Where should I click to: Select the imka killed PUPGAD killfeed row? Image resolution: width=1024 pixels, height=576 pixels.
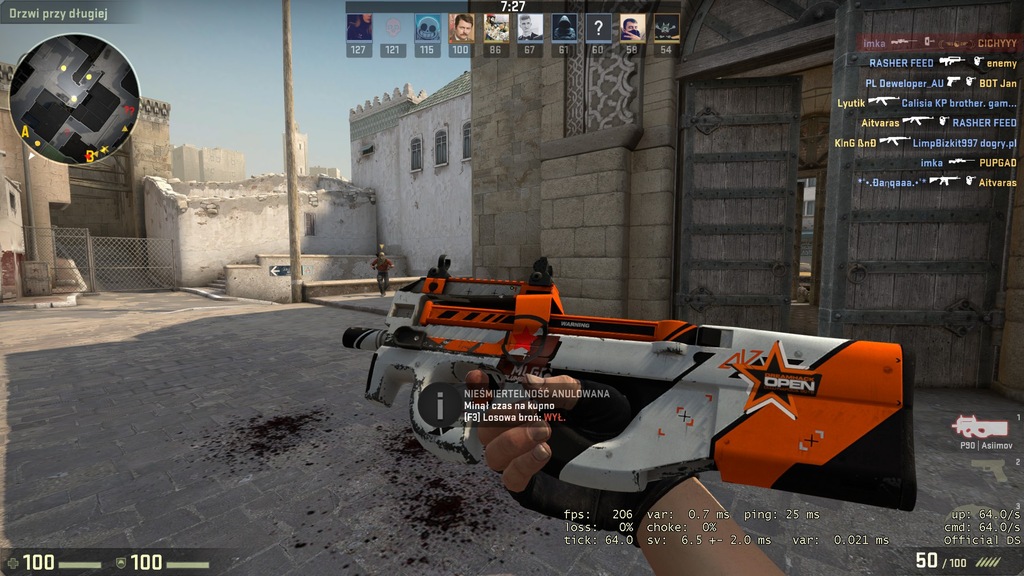[x=968, y=162]
